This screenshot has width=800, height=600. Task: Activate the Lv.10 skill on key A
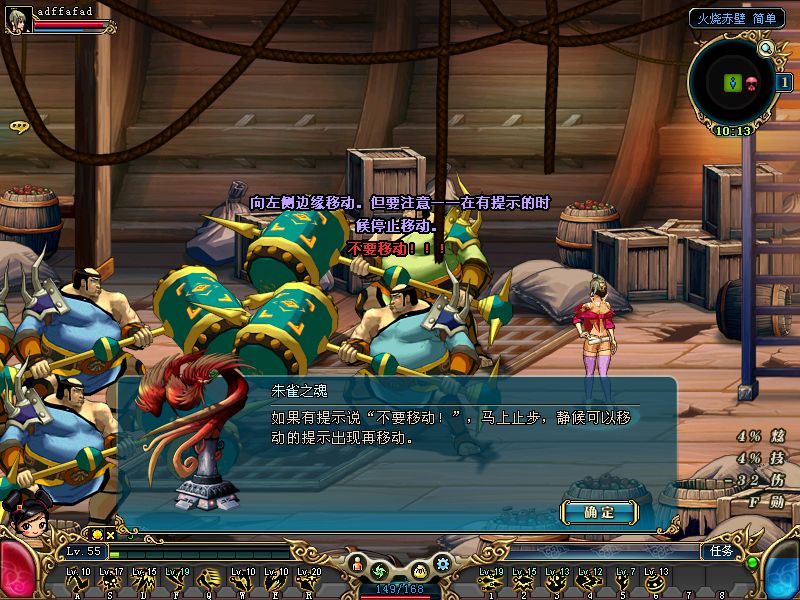pyautogui.click(x=78, y=580)
